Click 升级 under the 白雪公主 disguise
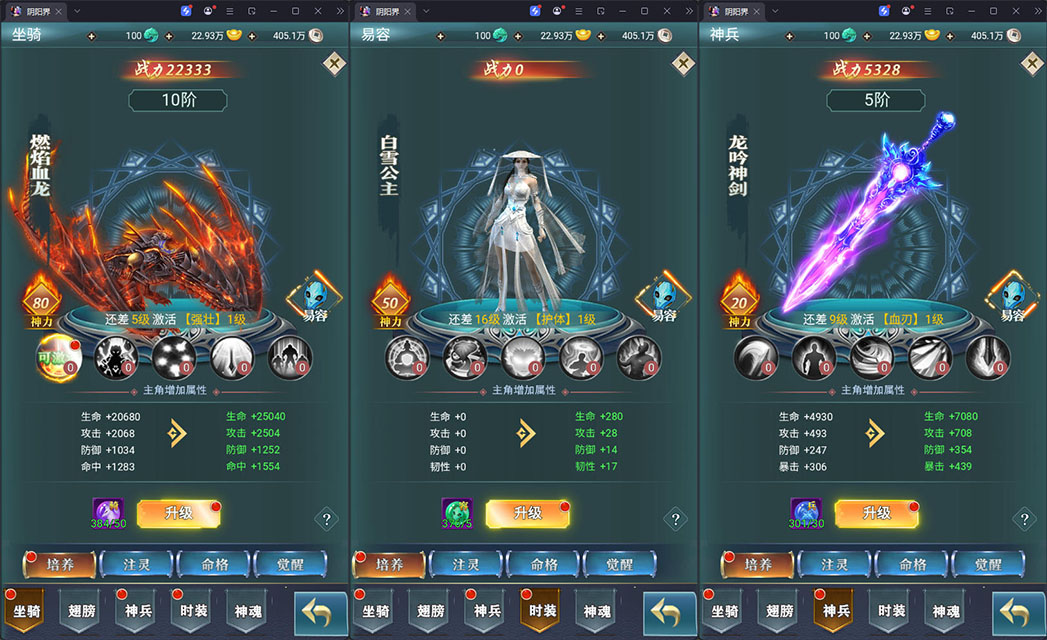This screenshot has height=640, width=1047. (527, 513)
